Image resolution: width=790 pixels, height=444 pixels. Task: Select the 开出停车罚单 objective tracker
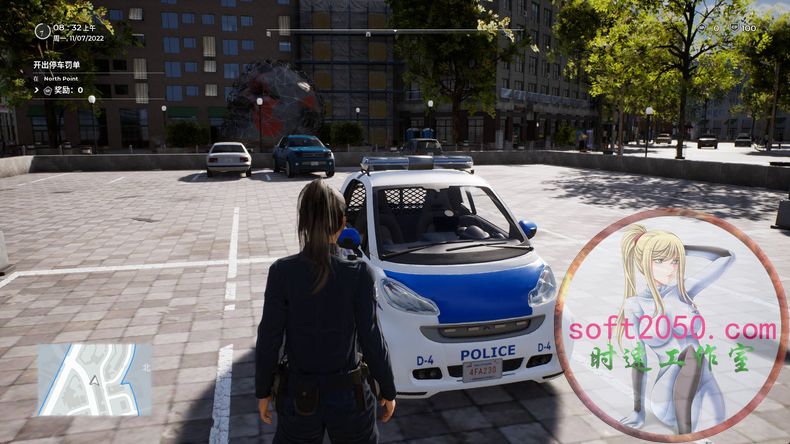point(56,64)
